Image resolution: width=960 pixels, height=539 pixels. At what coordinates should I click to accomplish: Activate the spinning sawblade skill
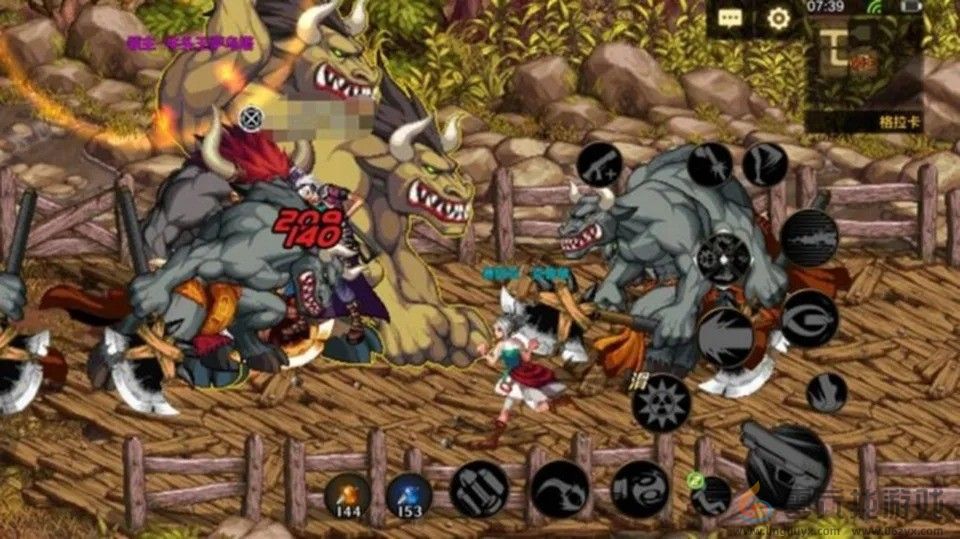tap(661, 403)
